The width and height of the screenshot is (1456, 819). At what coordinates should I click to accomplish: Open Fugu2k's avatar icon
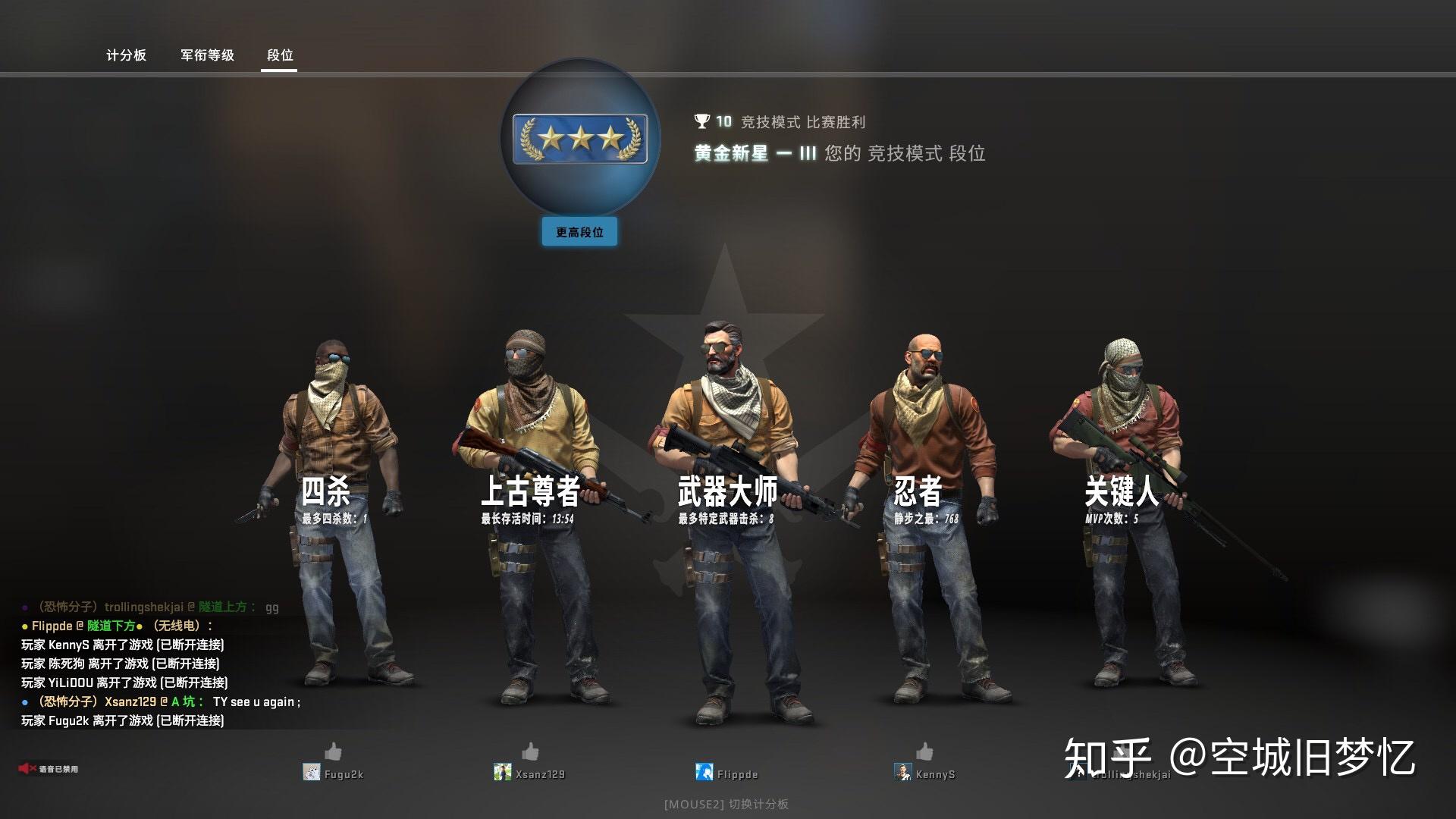click(x=313, y=772)
